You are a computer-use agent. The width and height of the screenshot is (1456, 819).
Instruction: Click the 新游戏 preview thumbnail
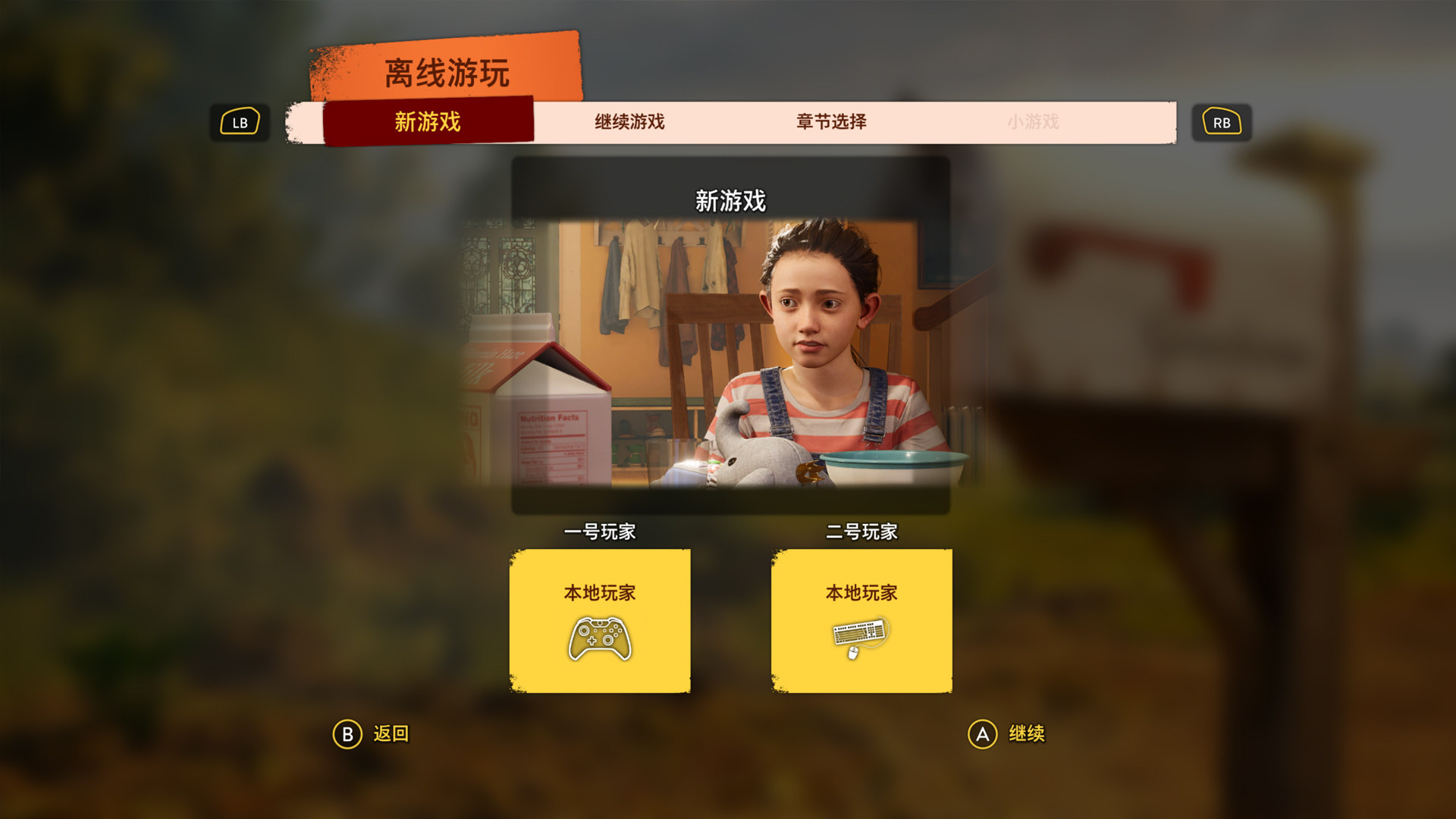click(730, 353)
